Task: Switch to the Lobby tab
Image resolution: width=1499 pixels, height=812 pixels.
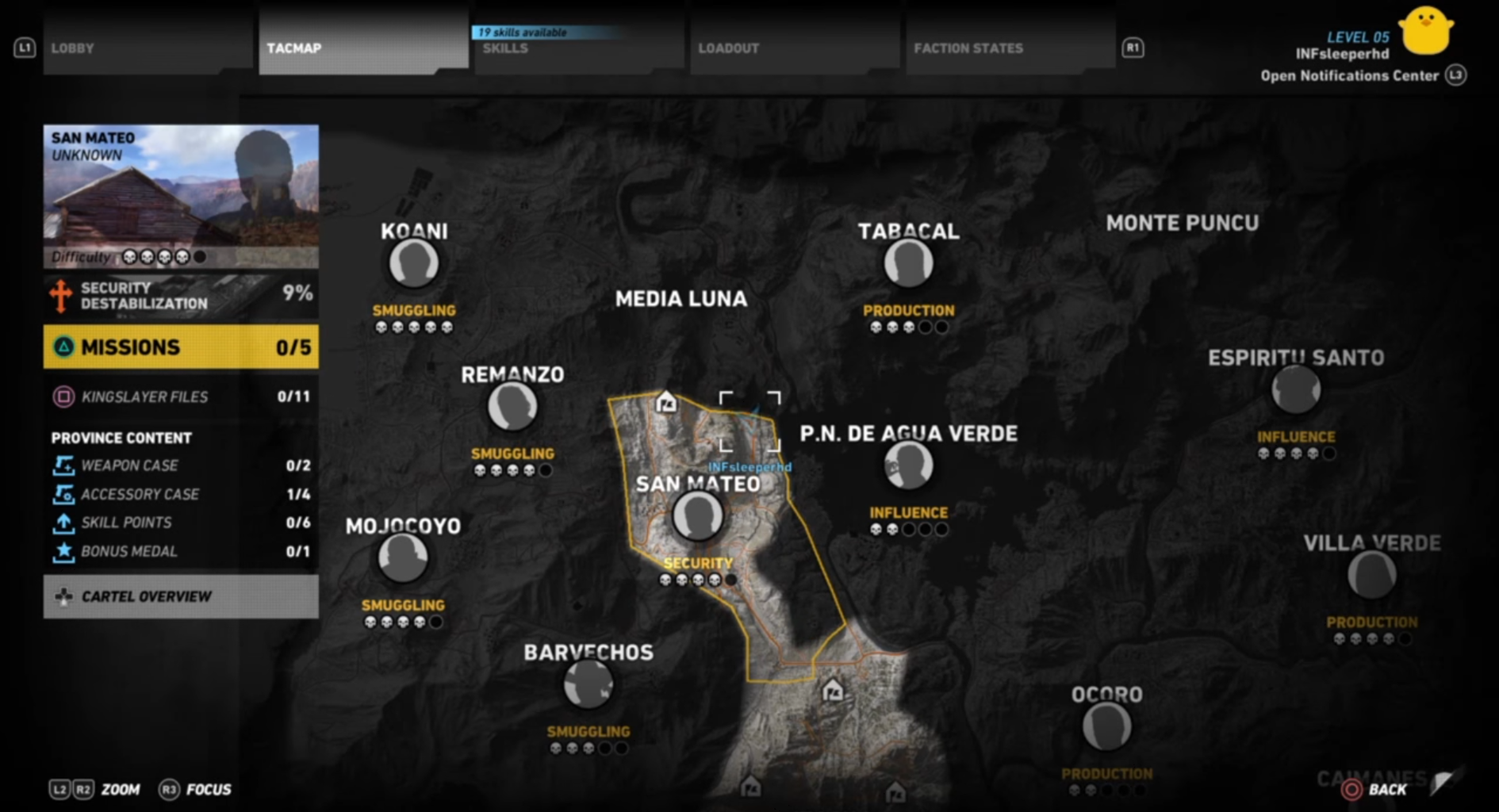Action: pyautogui.click(x=148, y=48)
